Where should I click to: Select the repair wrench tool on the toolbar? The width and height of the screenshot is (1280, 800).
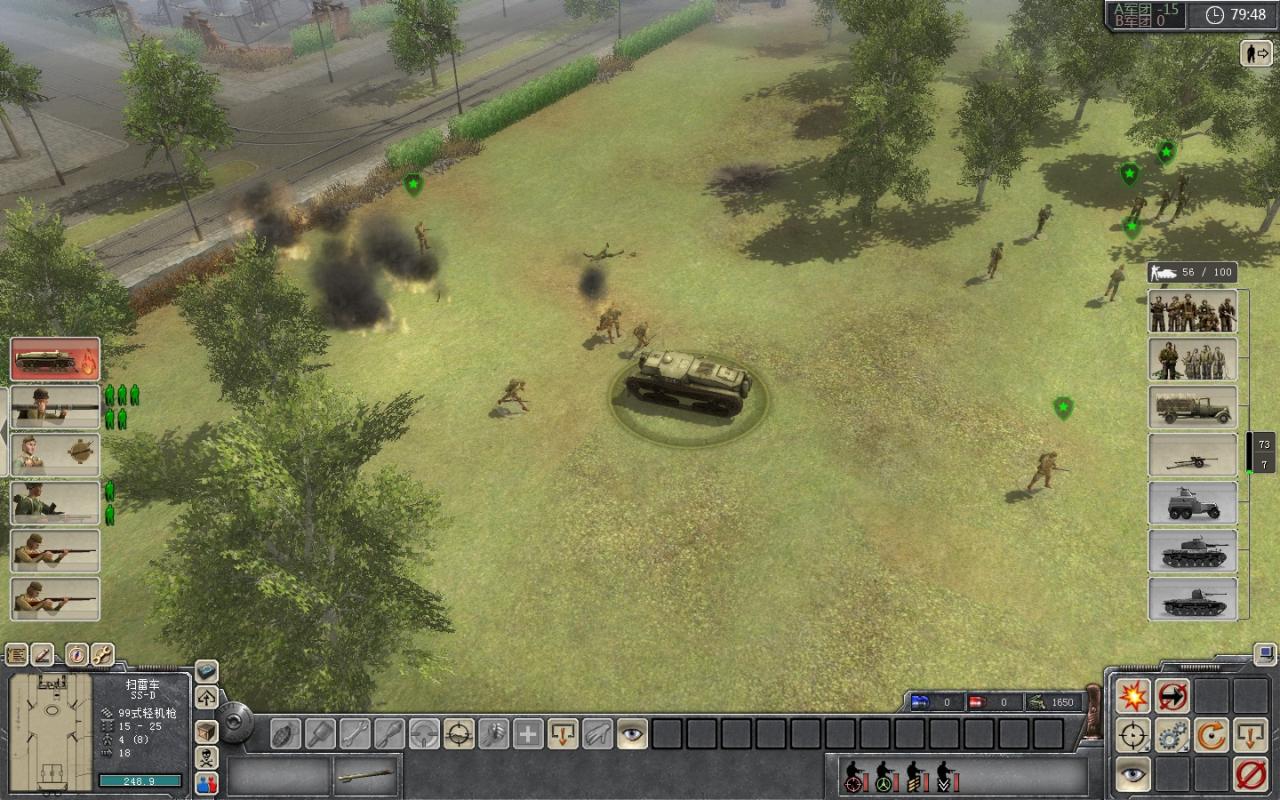(356, 735)
